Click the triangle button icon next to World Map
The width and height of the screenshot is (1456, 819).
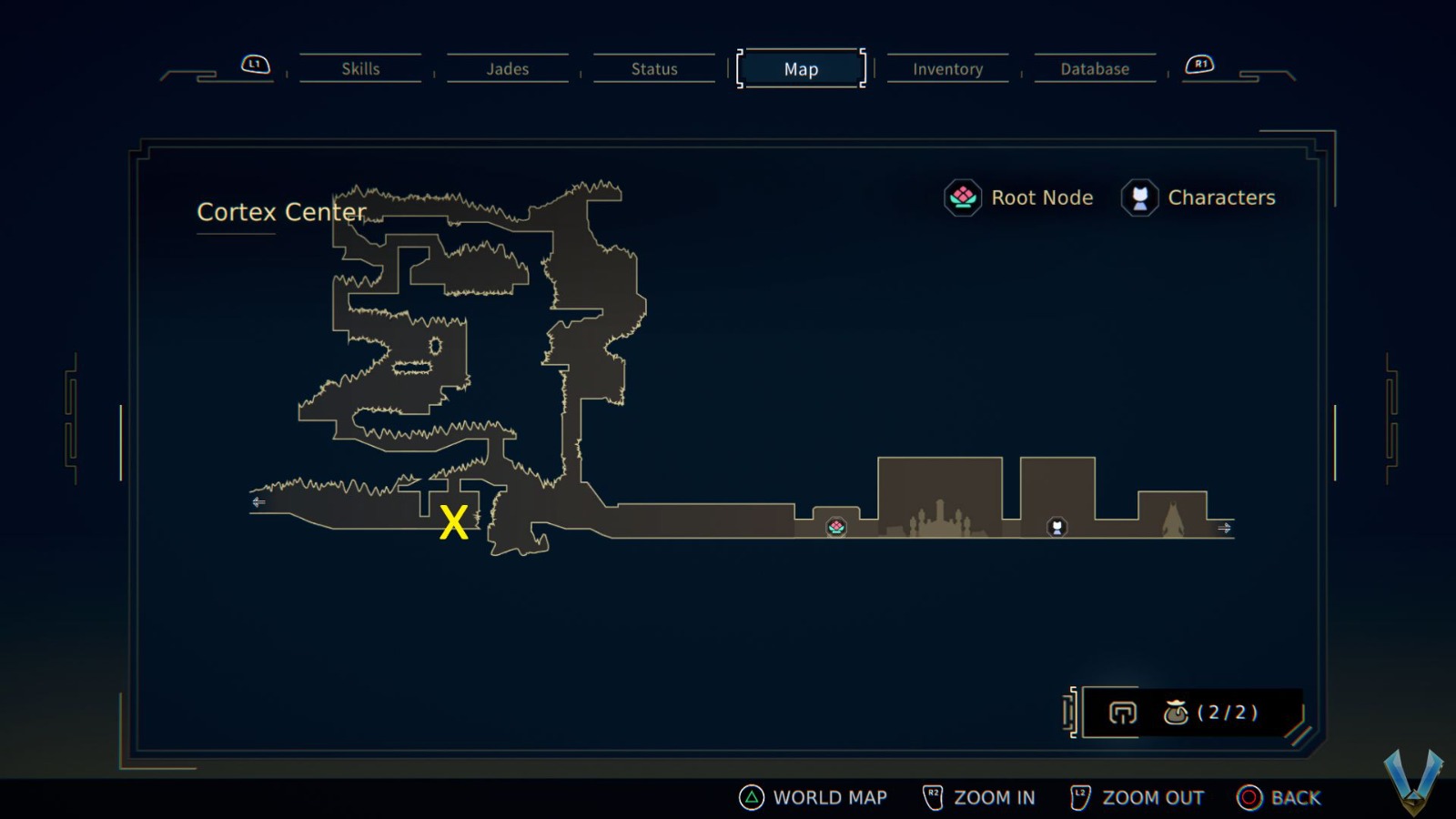coord(750,797)
